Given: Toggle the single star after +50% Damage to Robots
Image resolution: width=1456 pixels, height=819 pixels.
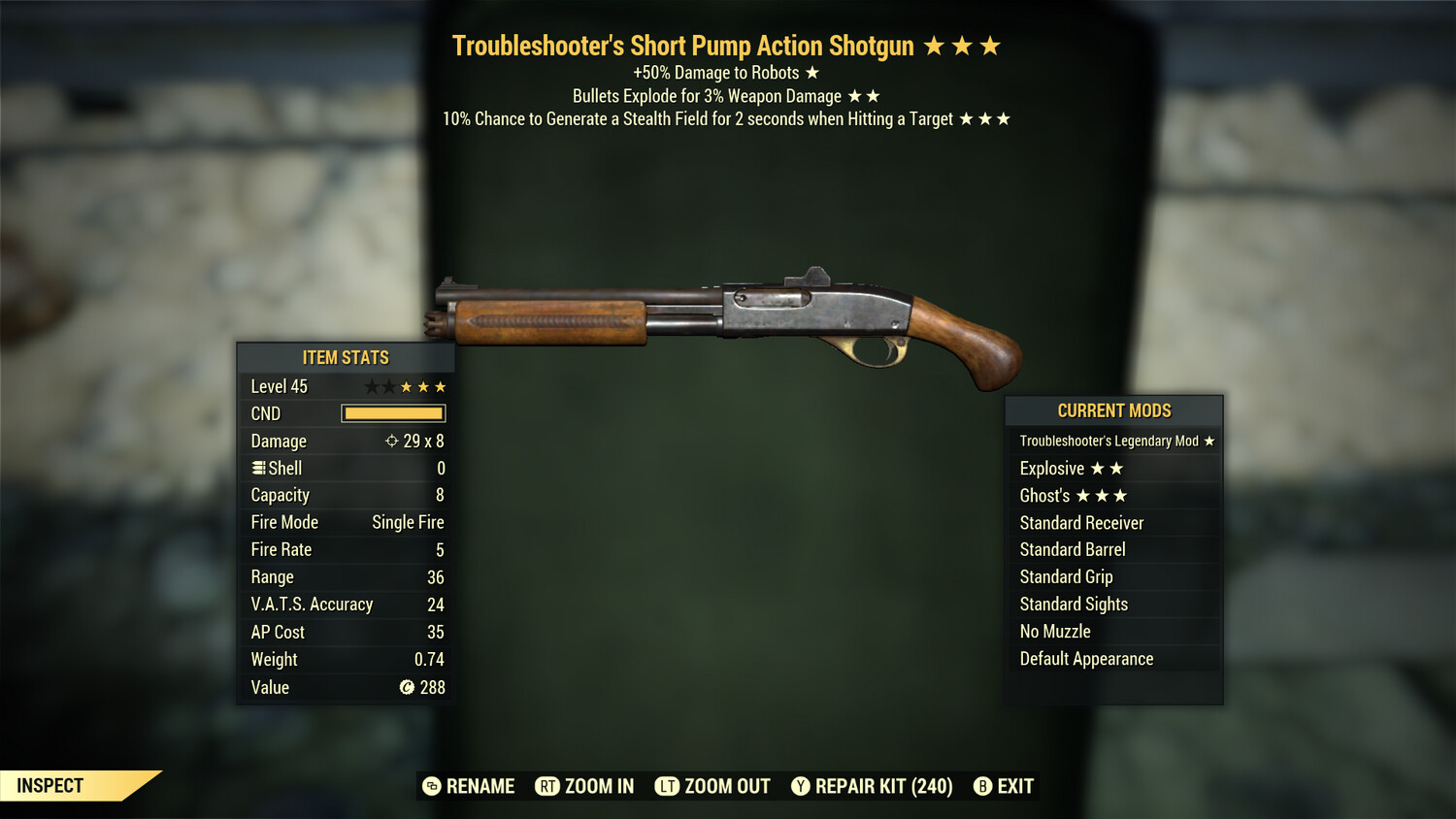Looking at the screenshot, I should [813, 72].
